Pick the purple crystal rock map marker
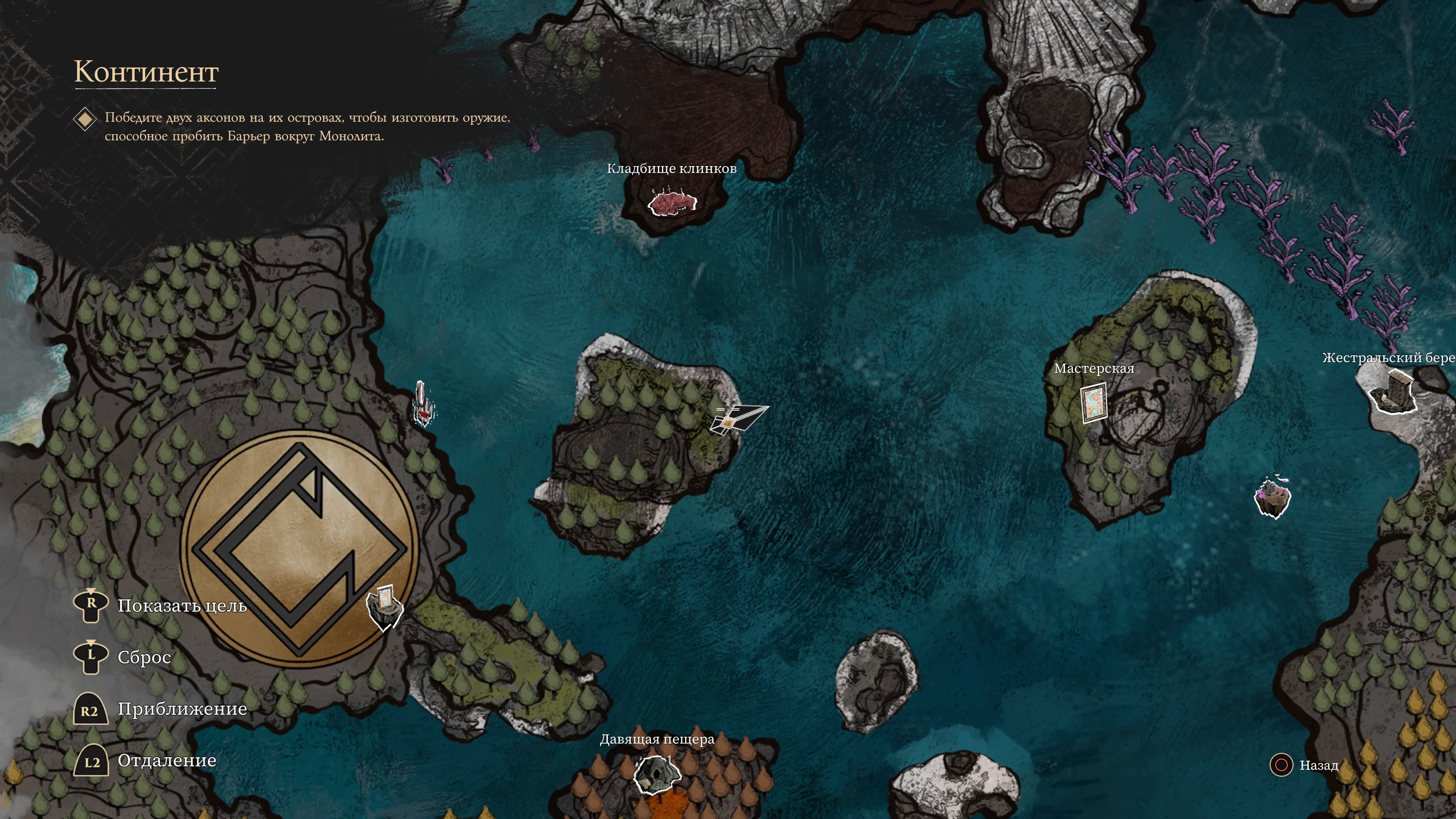1456x819 pixels. (x=1272, y=497)
